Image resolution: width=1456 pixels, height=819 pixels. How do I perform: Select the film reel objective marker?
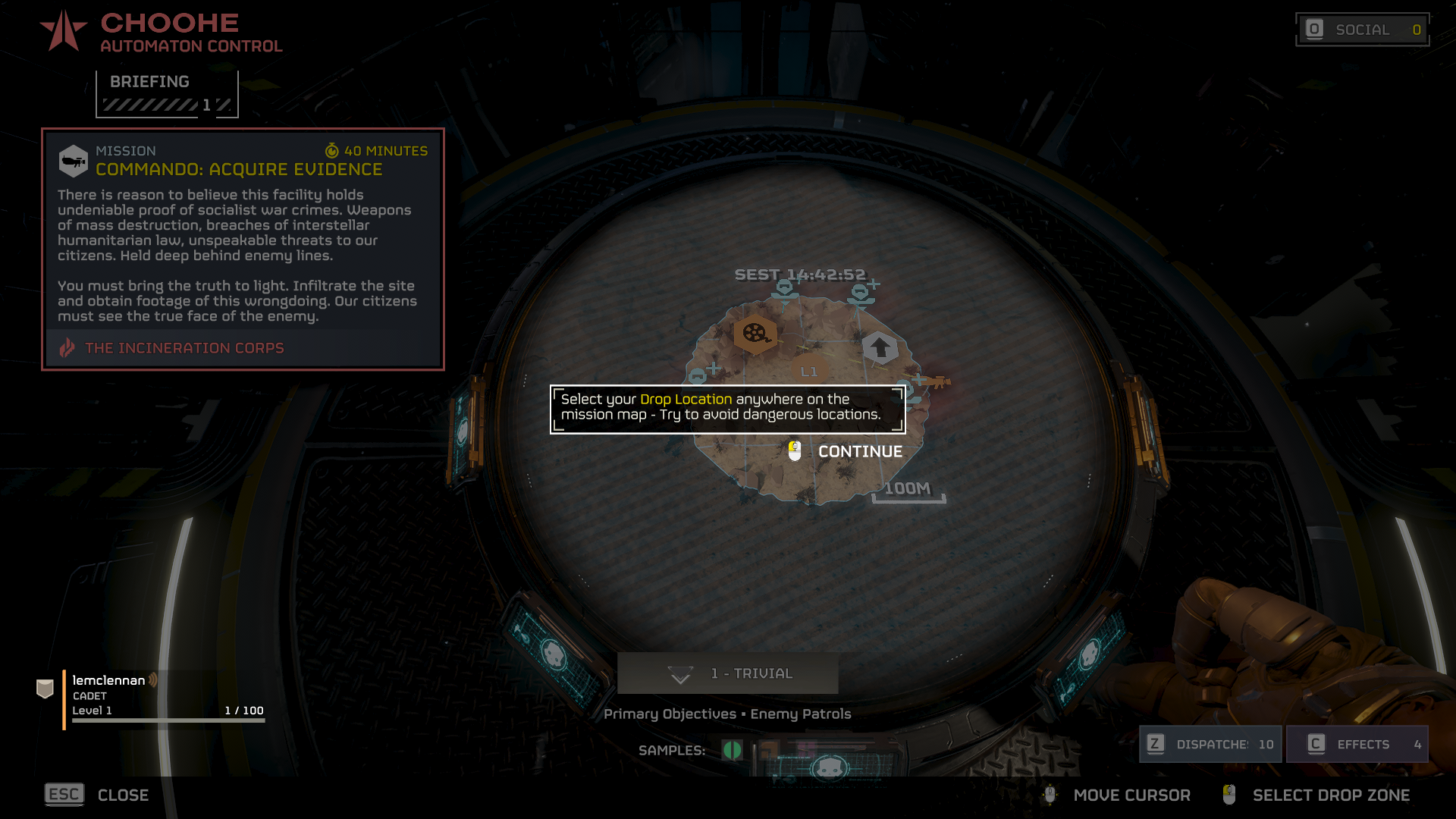pos(755,333)
